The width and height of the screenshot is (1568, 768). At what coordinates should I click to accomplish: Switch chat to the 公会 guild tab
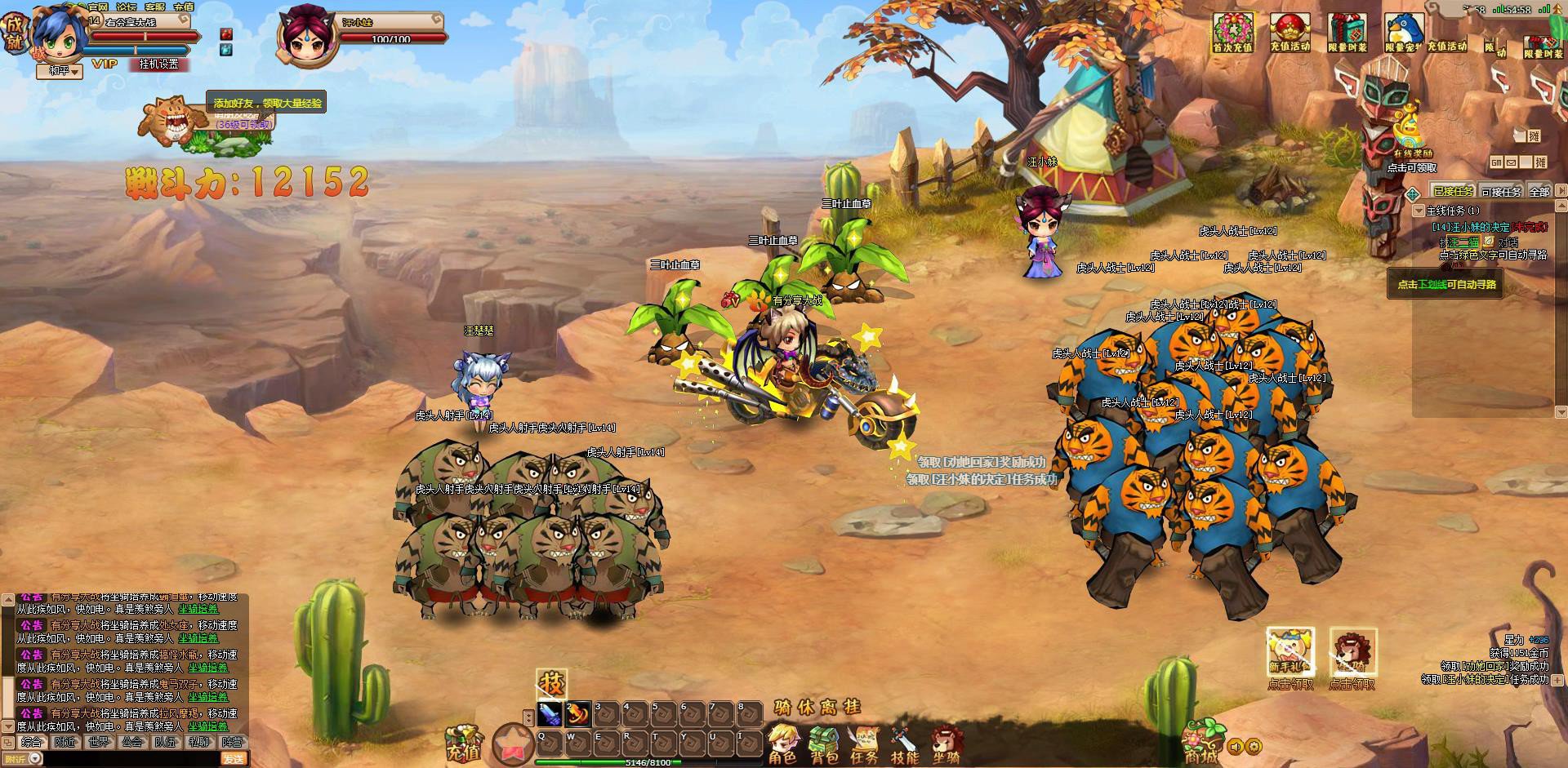132,743
